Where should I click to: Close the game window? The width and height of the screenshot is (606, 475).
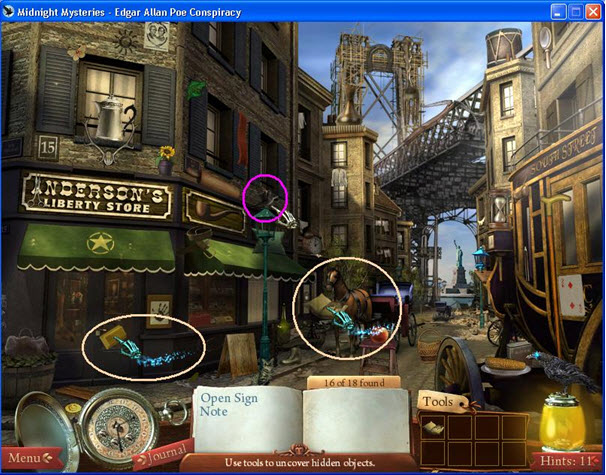592,12
